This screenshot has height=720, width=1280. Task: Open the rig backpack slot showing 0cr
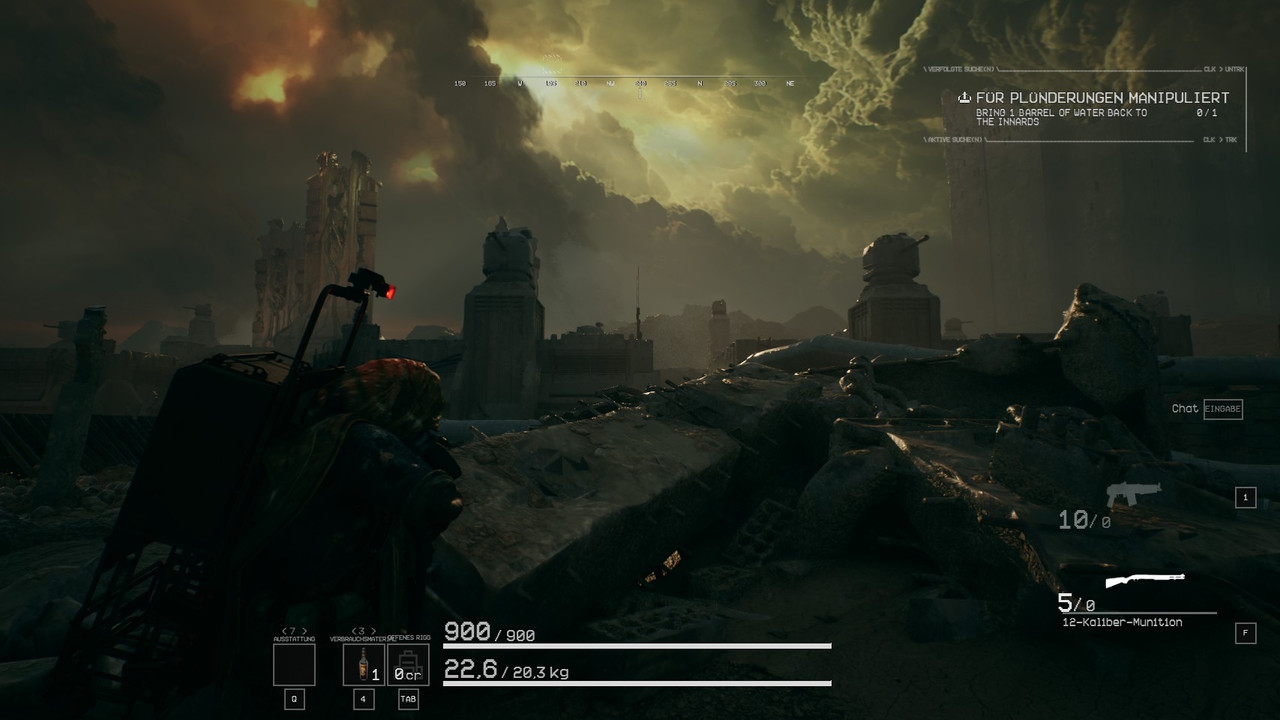point(408,664)
